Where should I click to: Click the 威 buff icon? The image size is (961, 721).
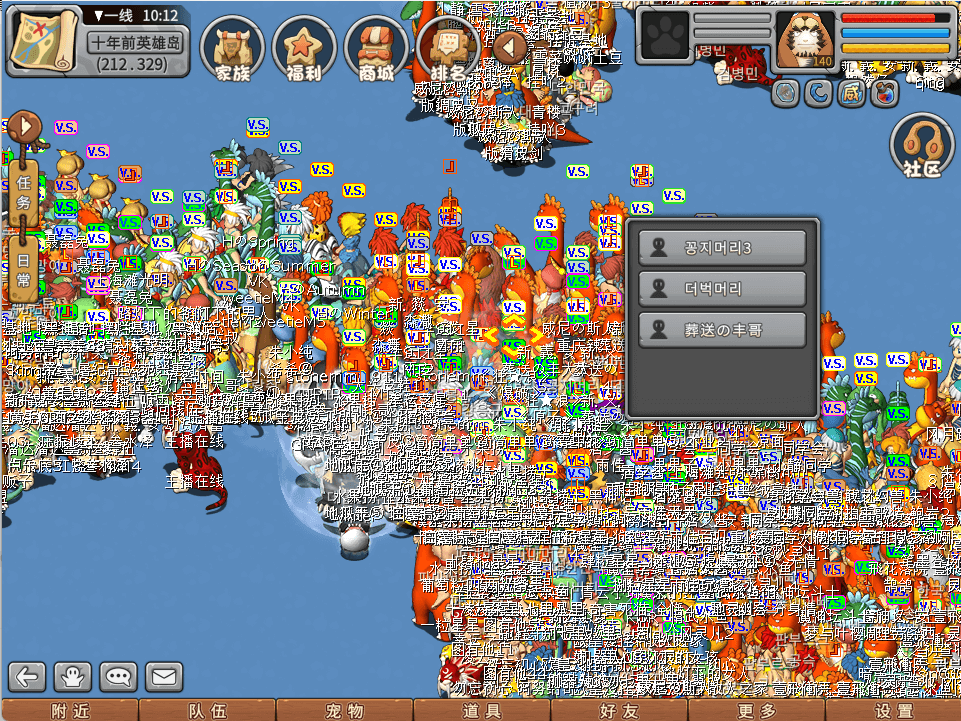pos(852,93)
